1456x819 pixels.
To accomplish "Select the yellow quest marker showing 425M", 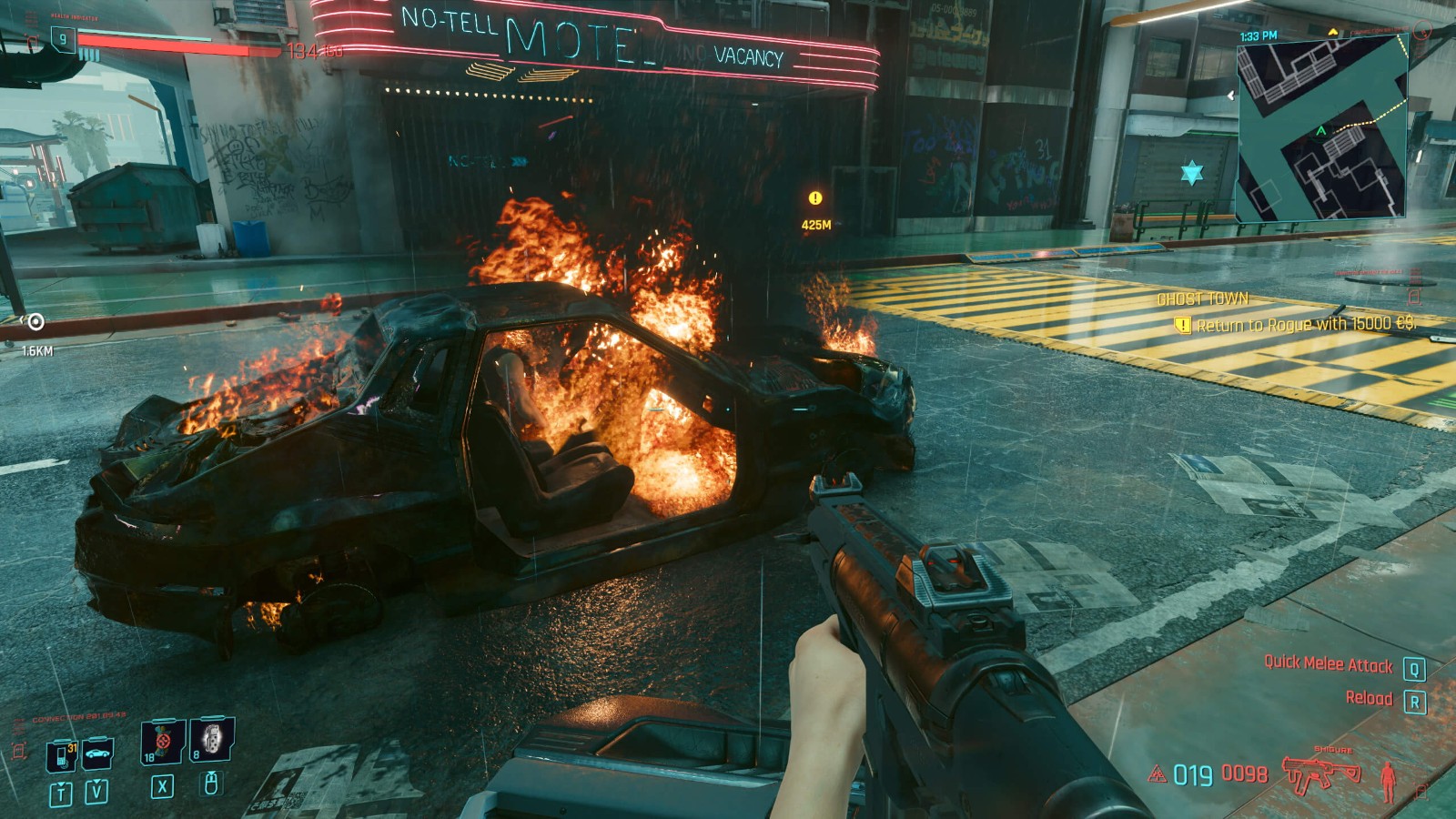I will point(815,198).
